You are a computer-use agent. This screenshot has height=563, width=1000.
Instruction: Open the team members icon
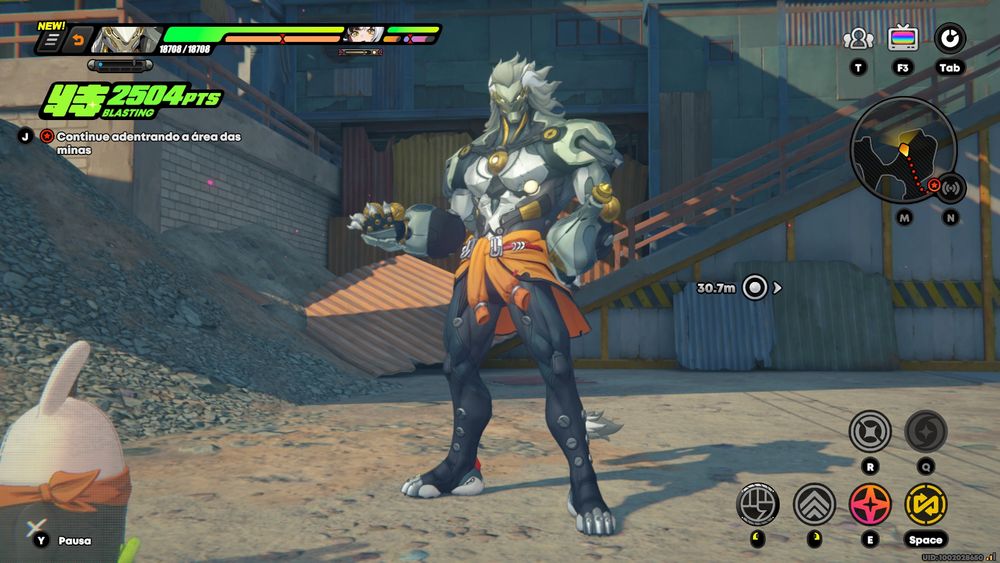coord(858,40)
